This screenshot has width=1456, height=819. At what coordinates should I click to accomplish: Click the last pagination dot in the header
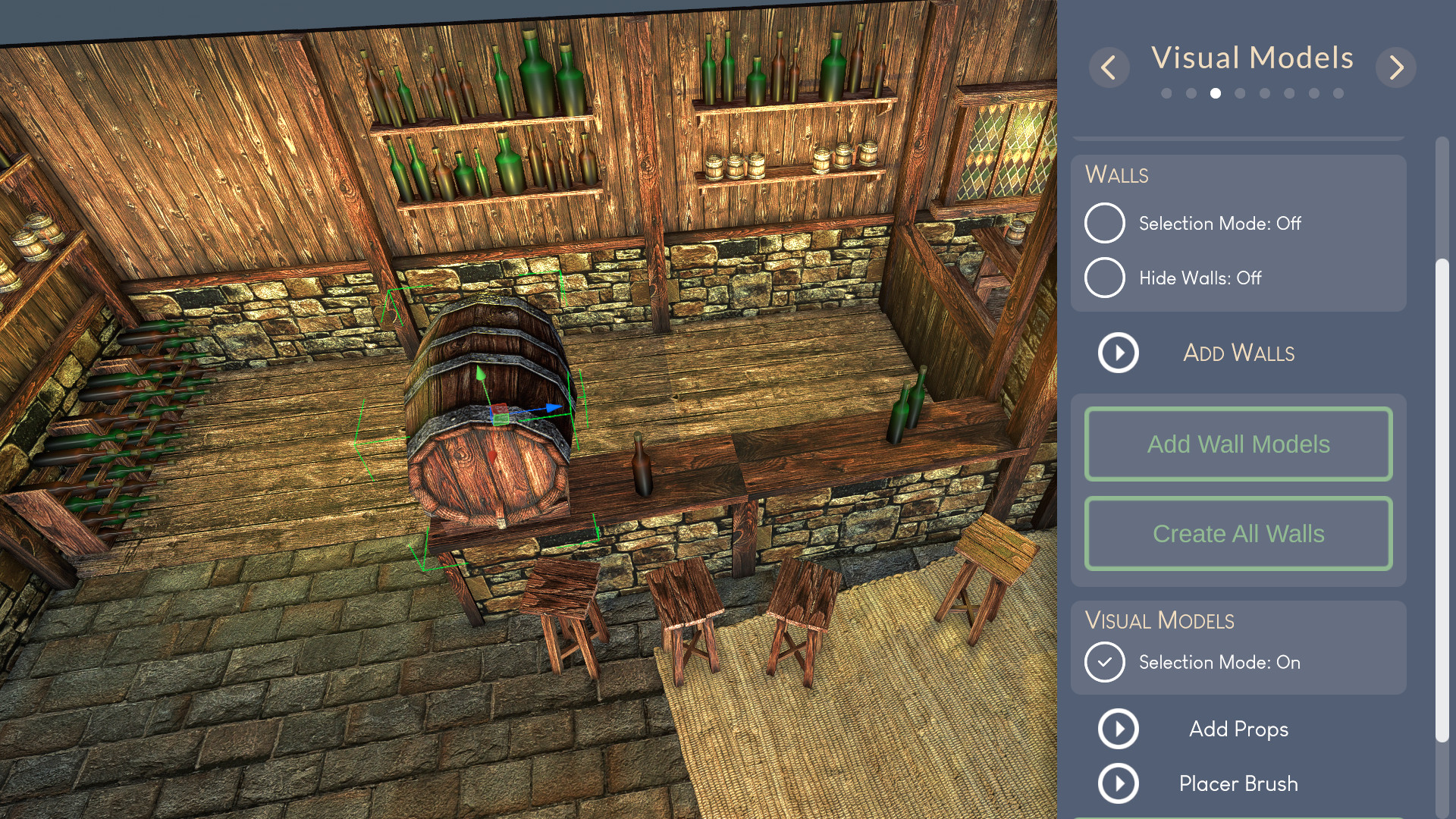1338,93
